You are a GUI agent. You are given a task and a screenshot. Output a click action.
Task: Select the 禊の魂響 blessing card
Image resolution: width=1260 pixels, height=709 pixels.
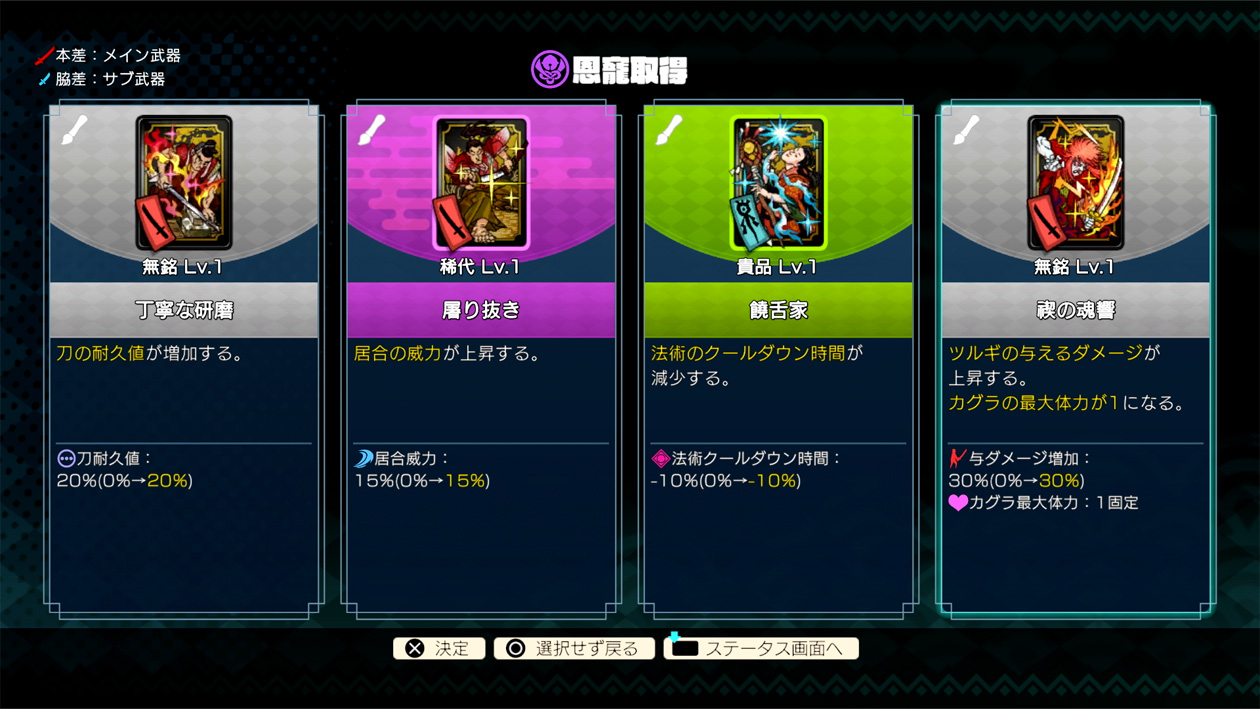pos(1075,360)
